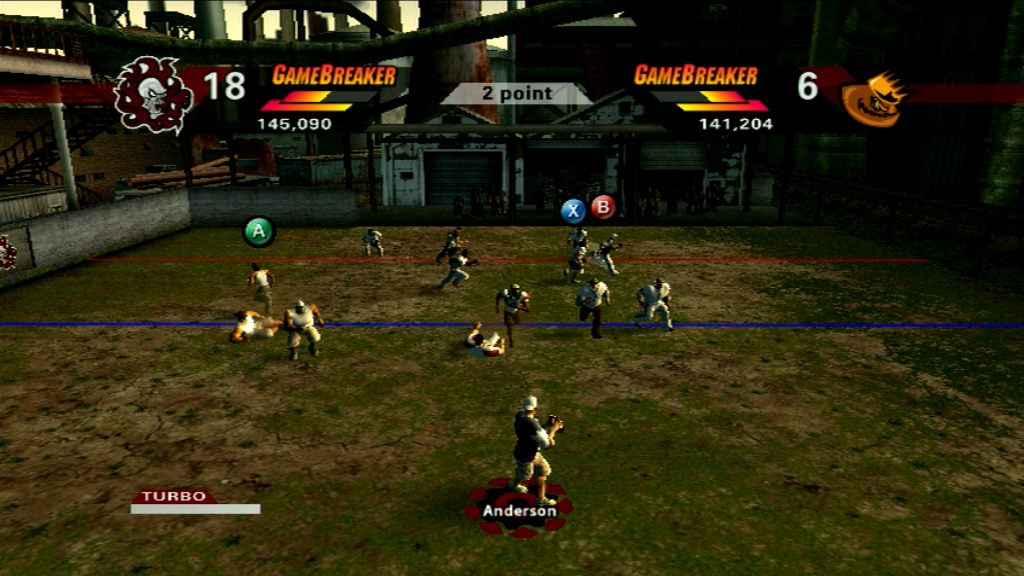Select the Anderson player marker
Image resolution: width=1024 pixels, height=576 pixels.
(518, 510)
